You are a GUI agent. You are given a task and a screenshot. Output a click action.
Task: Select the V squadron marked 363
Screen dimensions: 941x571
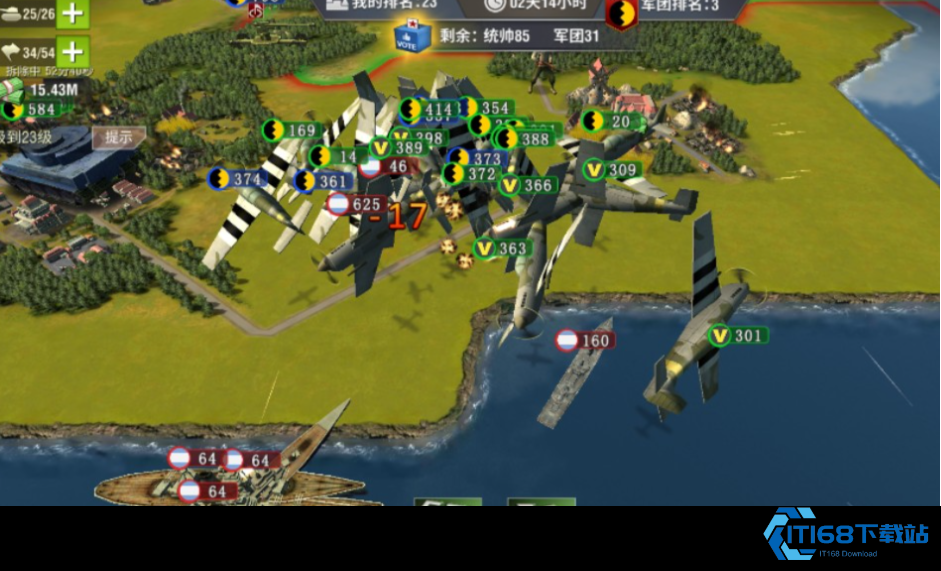[501, 249]
